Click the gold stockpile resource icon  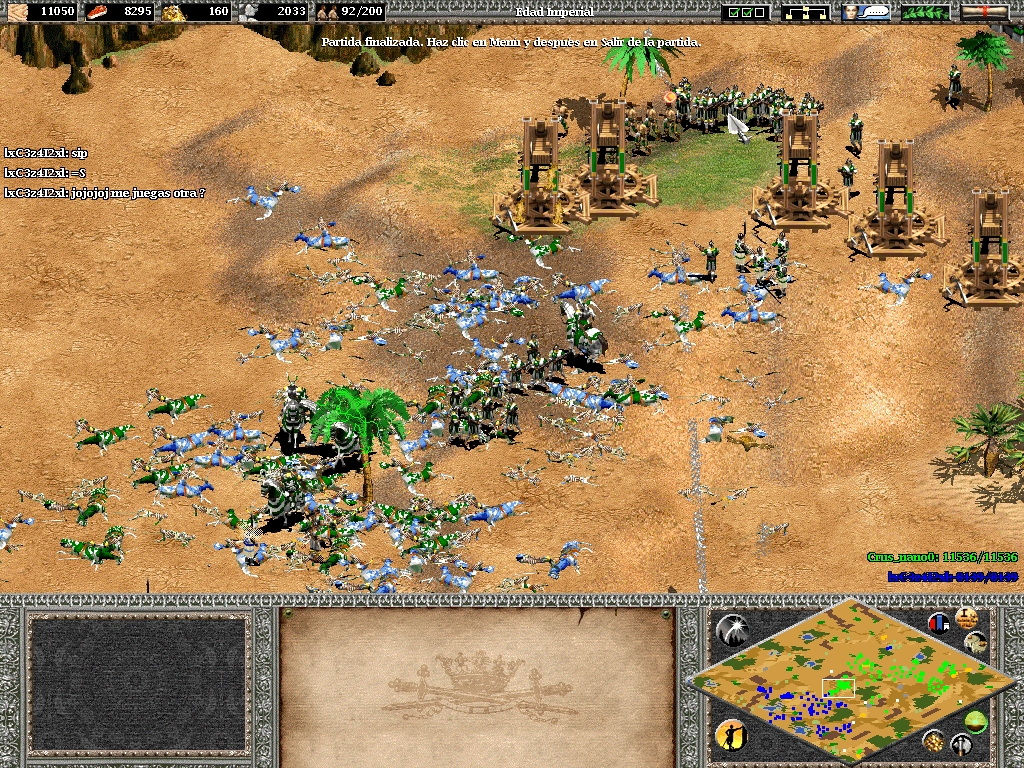point(172,12)
